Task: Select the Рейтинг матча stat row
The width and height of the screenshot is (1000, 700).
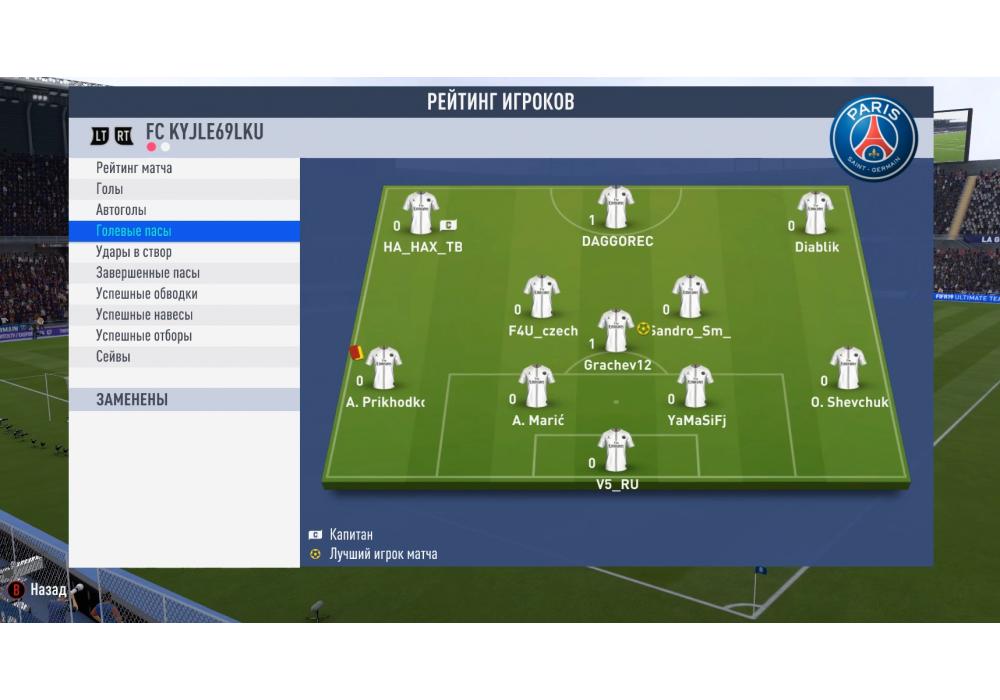Action: (x=183, y=168)
